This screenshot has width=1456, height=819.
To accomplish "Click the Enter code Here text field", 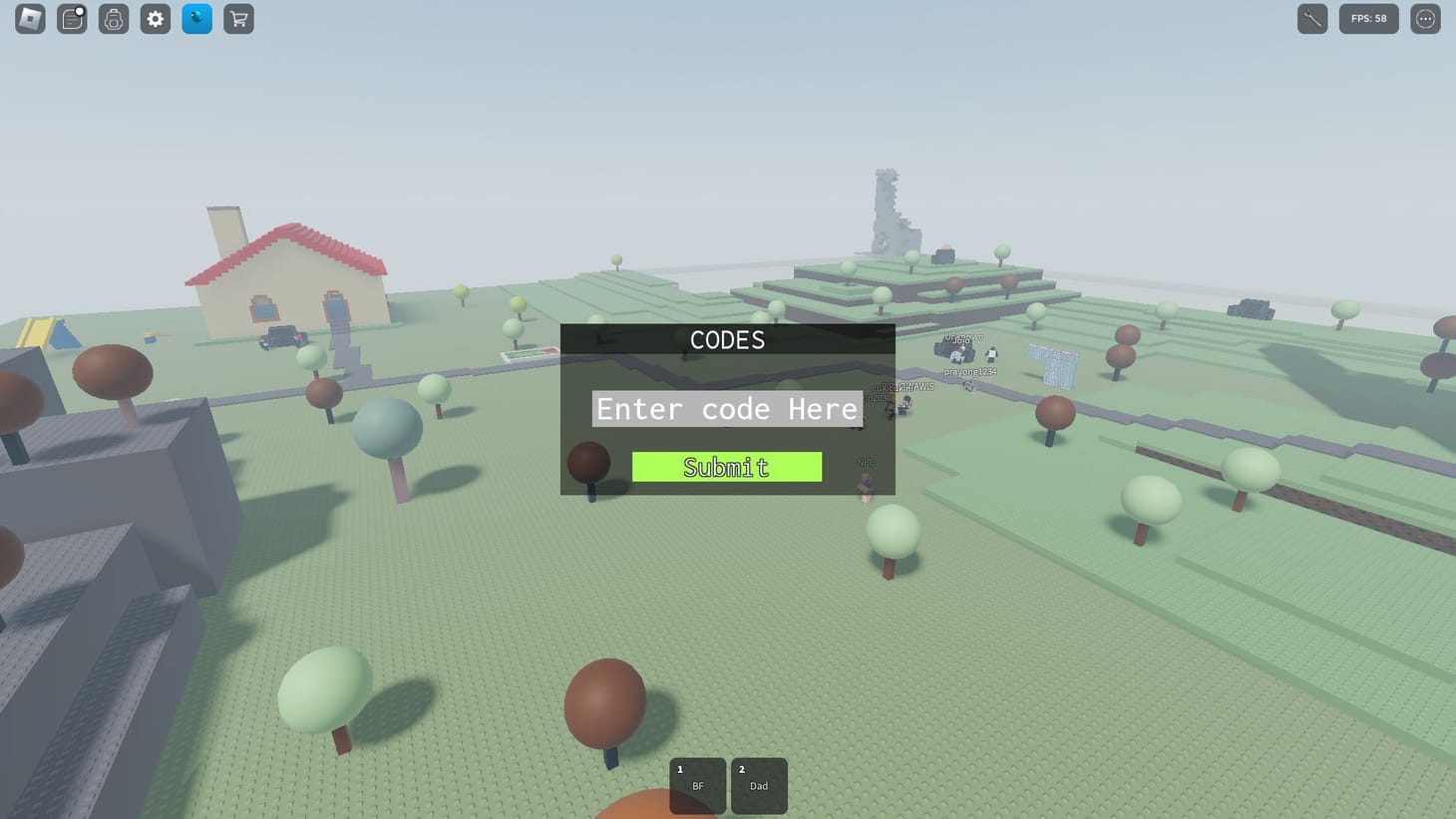I will click(726, 409).
